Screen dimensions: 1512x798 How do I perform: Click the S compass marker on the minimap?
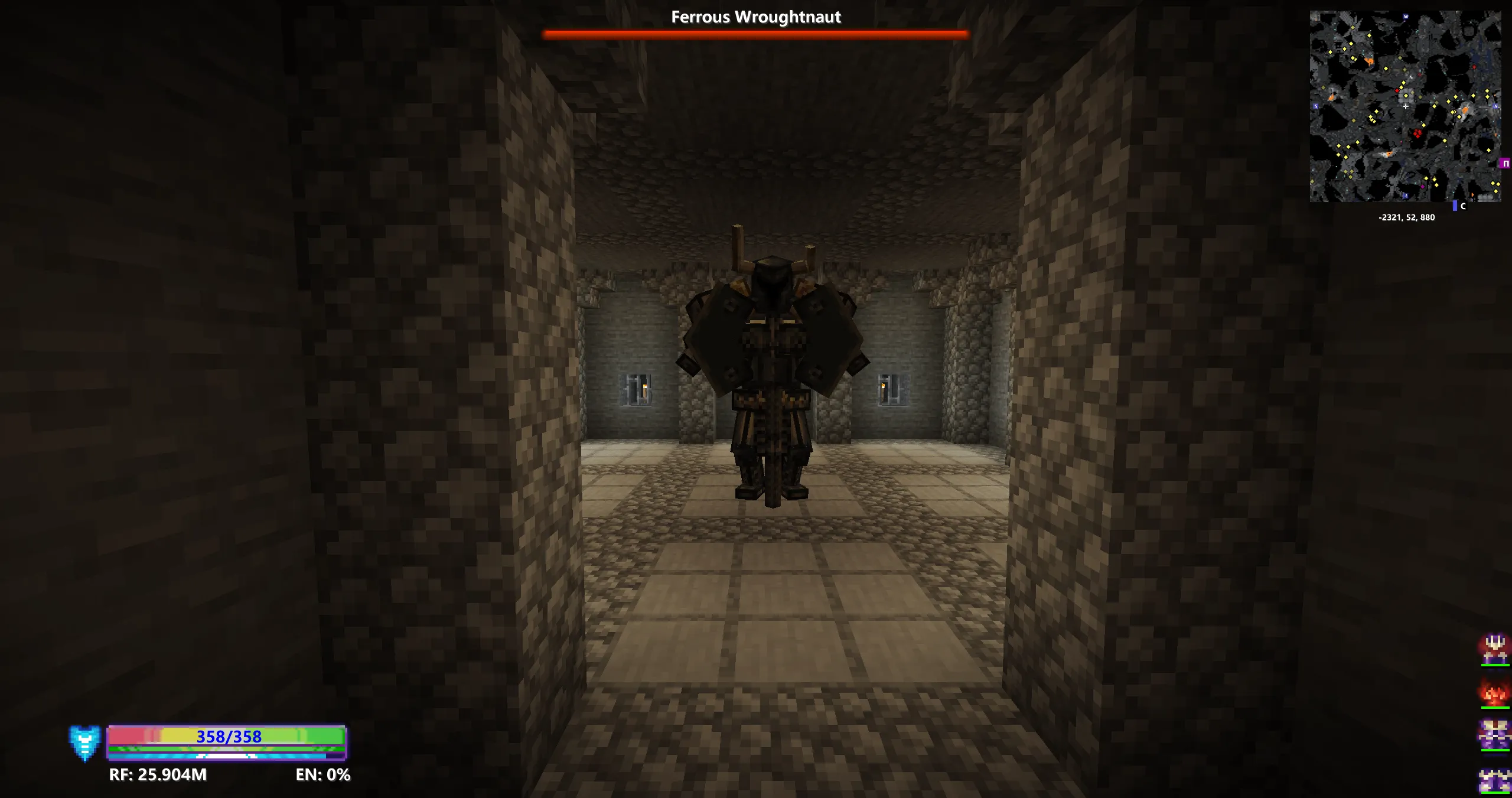coord(1315,106)
